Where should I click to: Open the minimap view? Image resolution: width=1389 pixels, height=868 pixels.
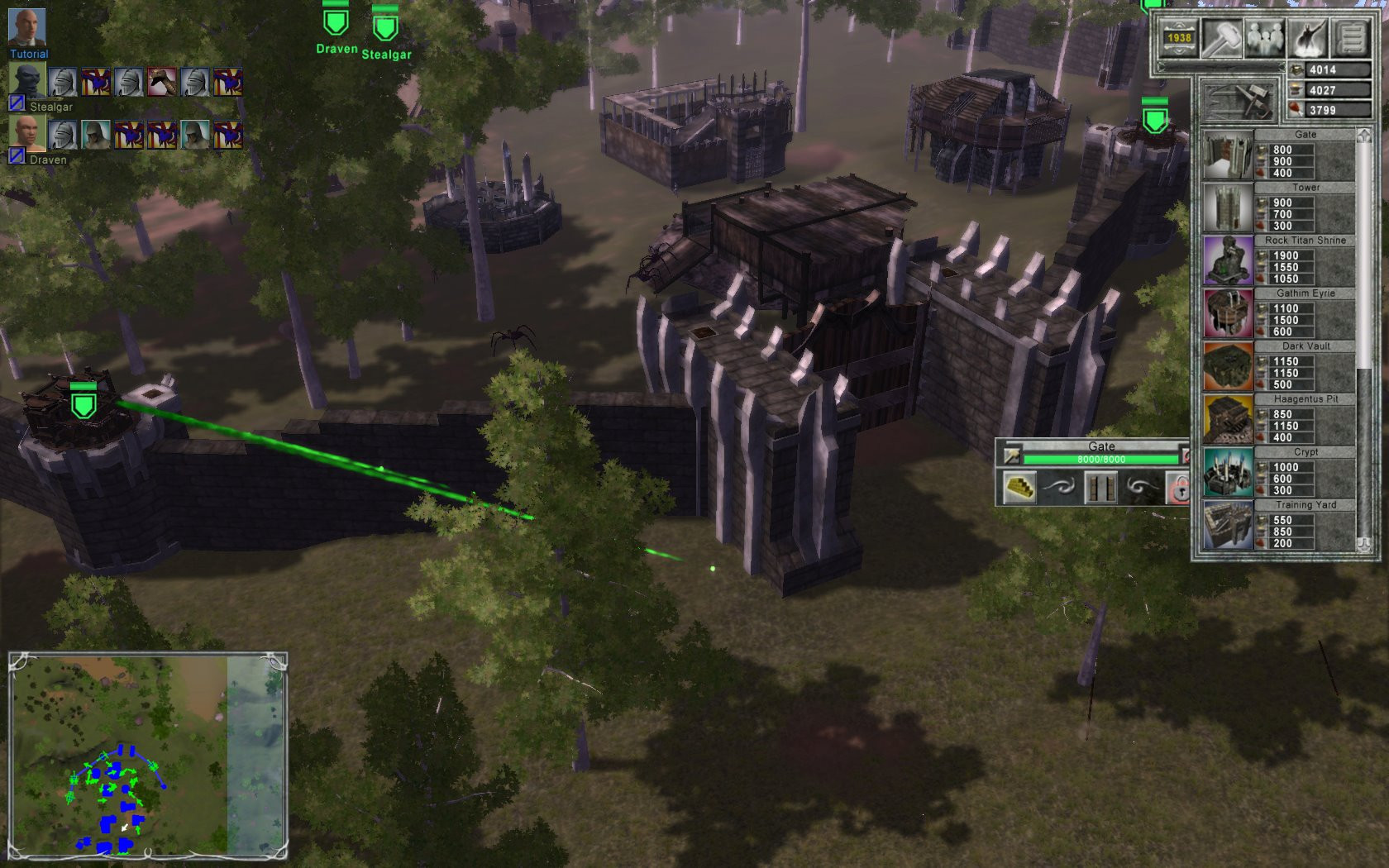coord(147,754)
